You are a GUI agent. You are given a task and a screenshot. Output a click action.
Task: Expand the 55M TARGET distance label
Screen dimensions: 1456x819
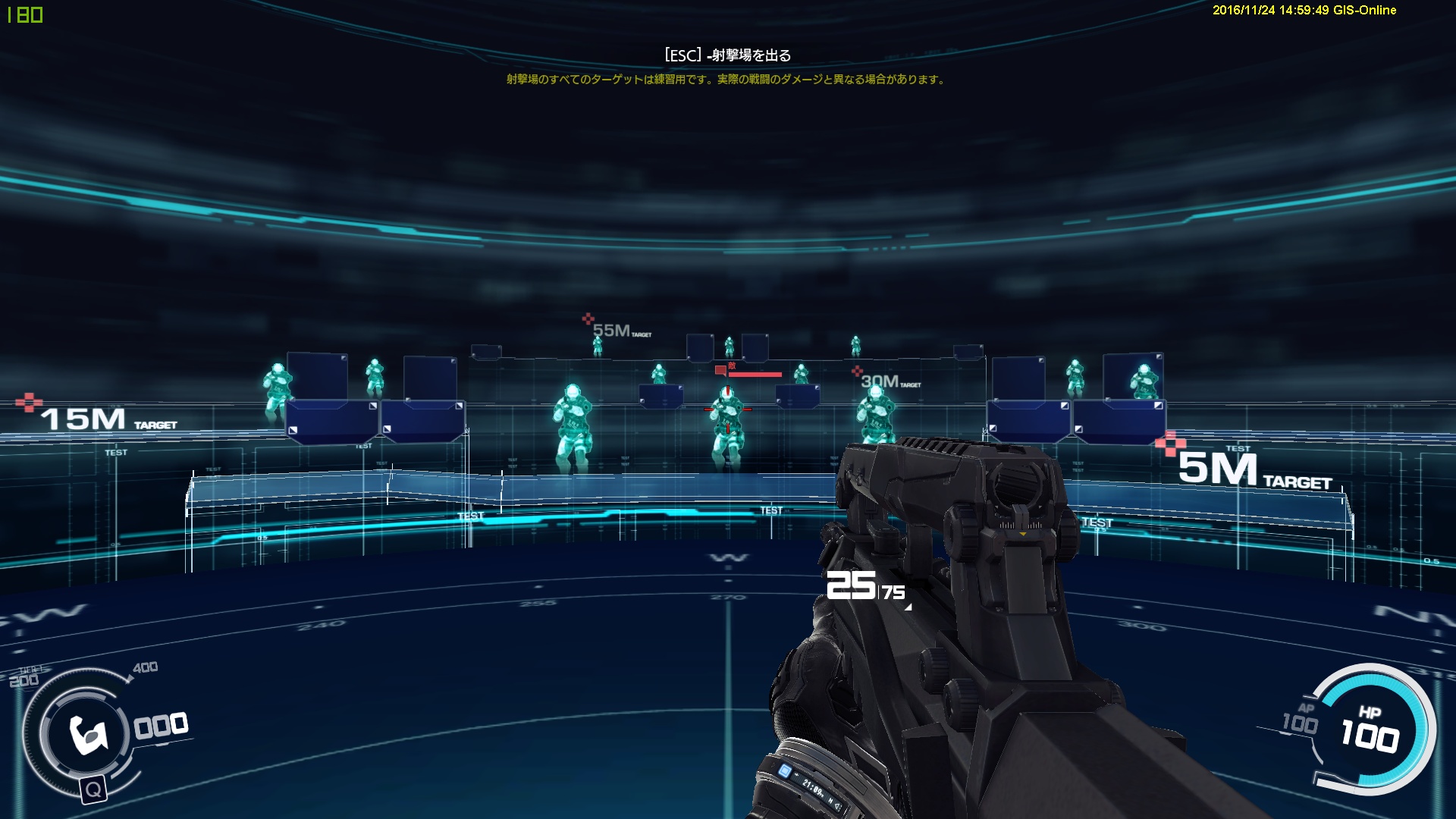[x=616, y=328]
